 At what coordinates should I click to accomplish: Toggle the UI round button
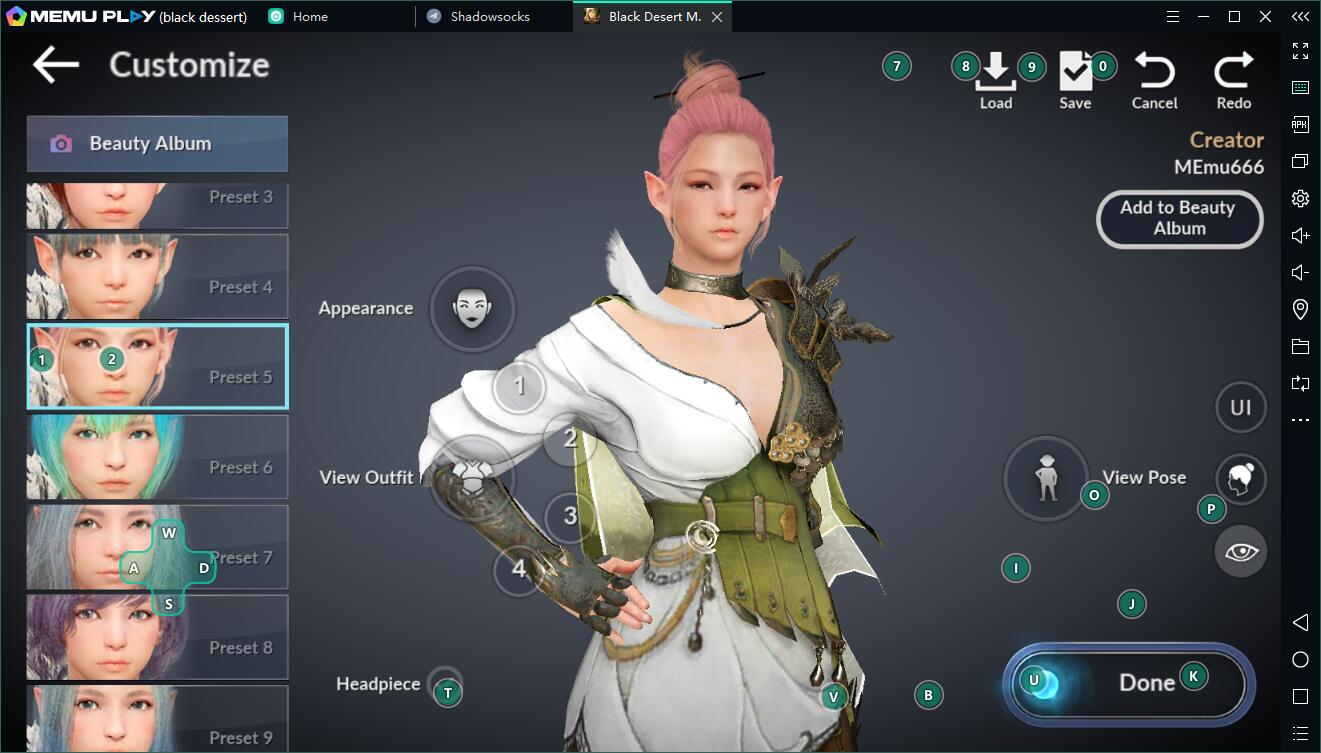click(1241, 407)
